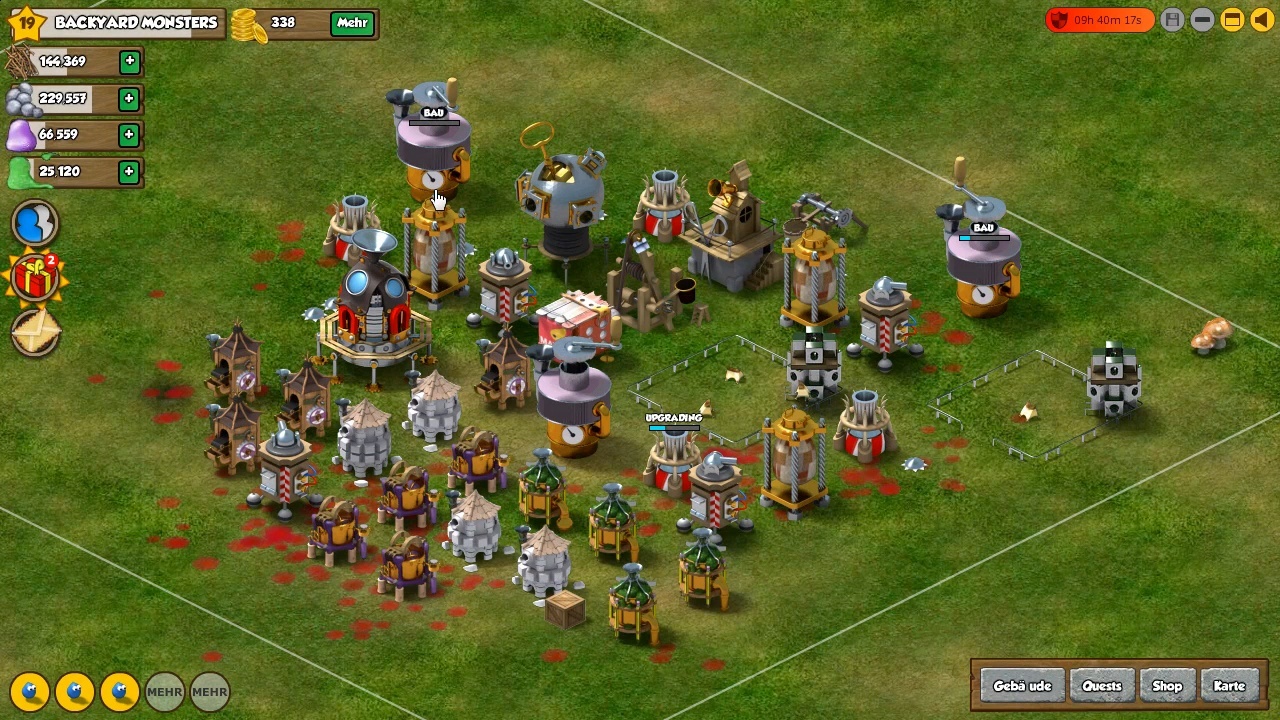This screenshot has height=720, width=1280.
Task: Click the grey floppy disk save icon
Action: click(x=1173, y=20)
